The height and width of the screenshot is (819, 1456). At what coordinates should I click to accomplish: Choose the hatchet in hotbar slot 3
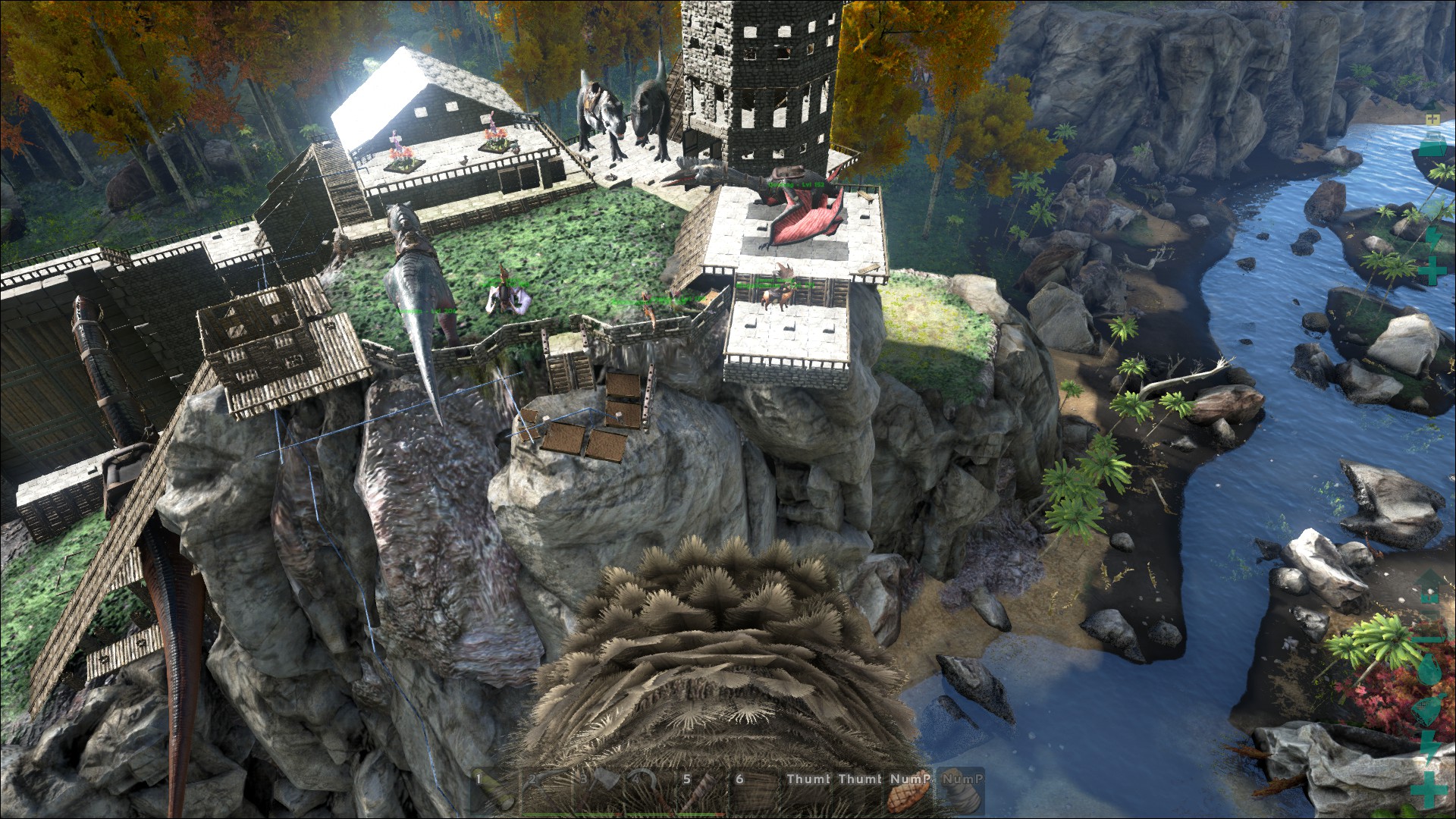(596, 790)
